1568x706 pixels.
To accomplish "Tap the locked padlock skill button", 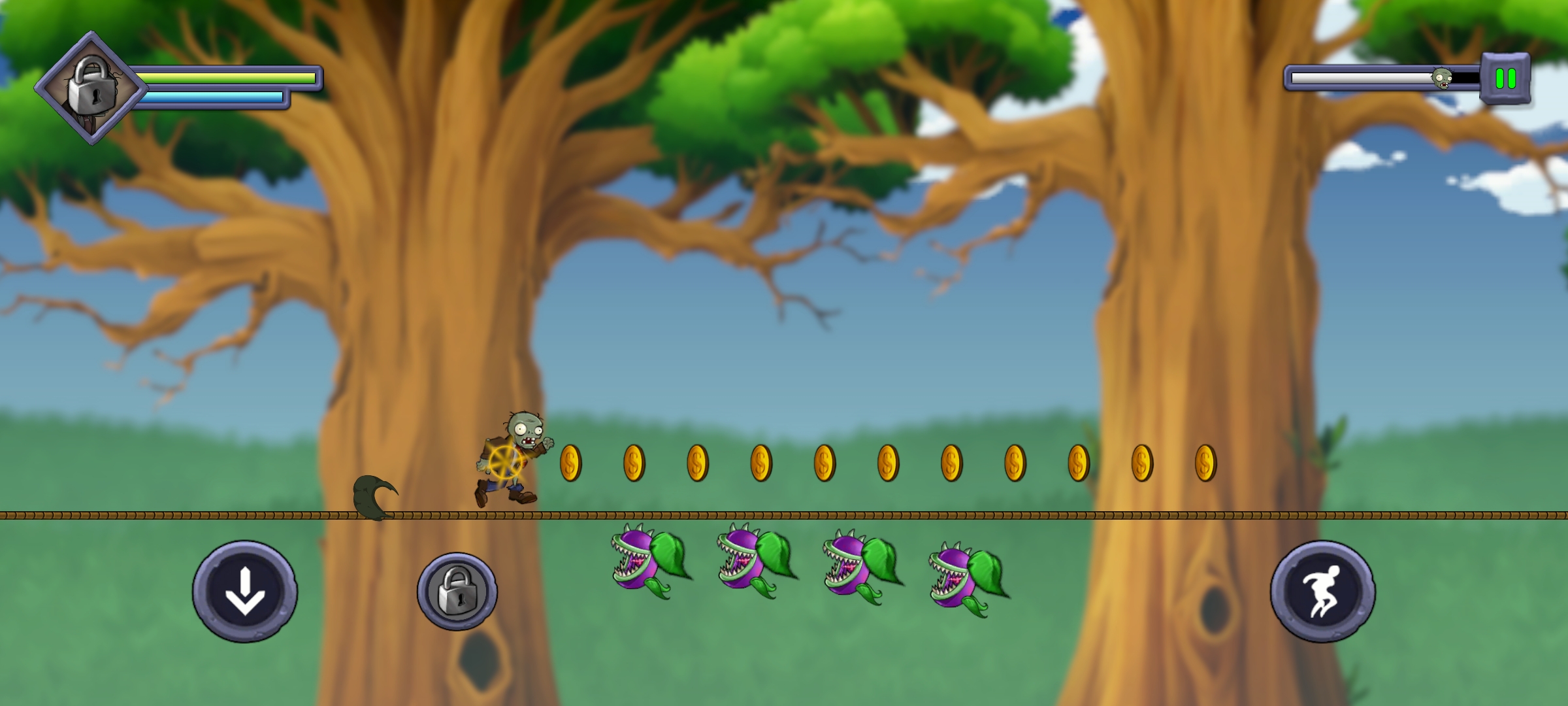I will pos(457,592).
